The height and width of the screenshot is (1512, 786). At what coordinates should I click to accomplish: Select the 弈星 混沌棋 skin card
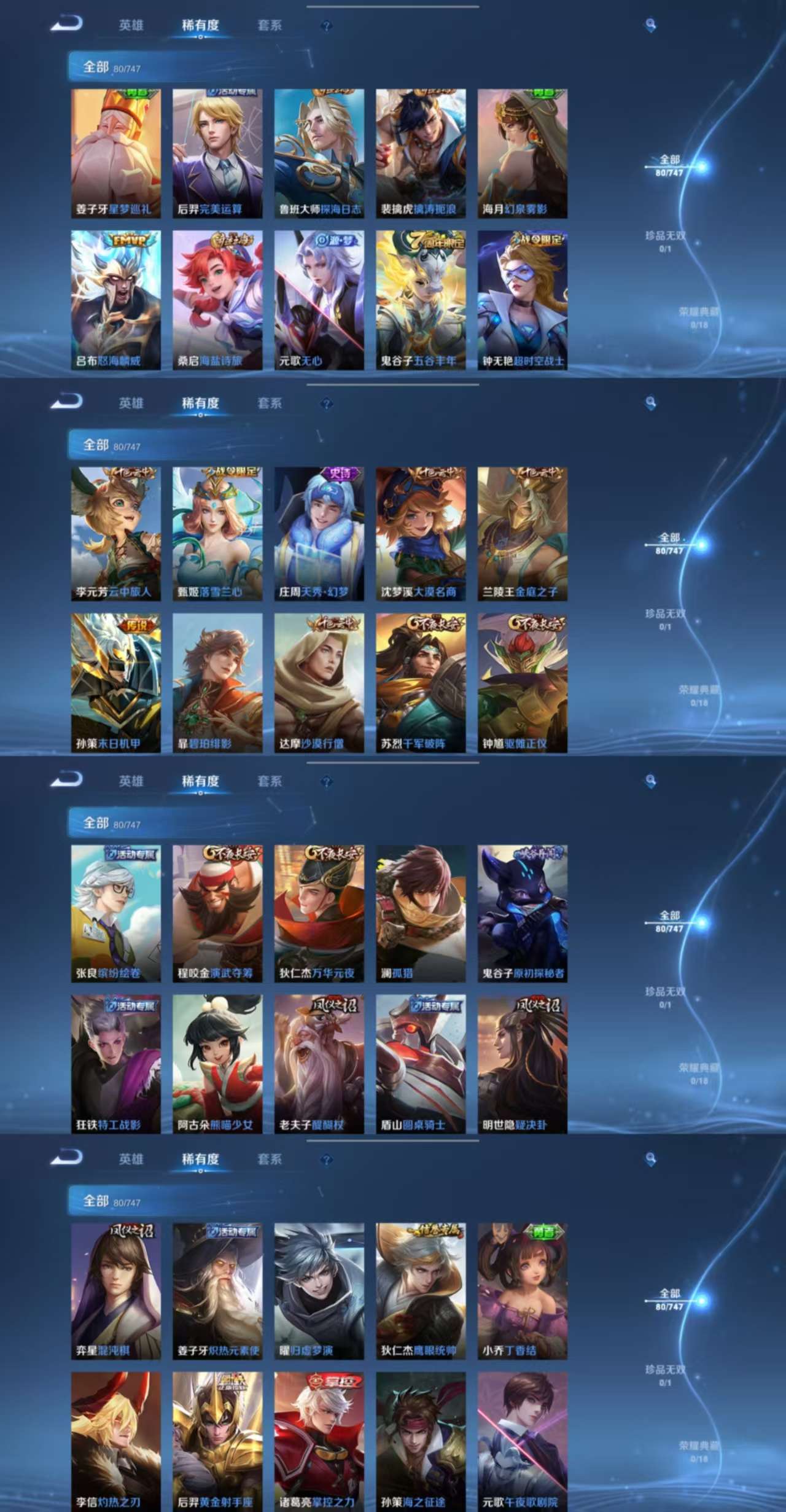tap(115, 1291)
